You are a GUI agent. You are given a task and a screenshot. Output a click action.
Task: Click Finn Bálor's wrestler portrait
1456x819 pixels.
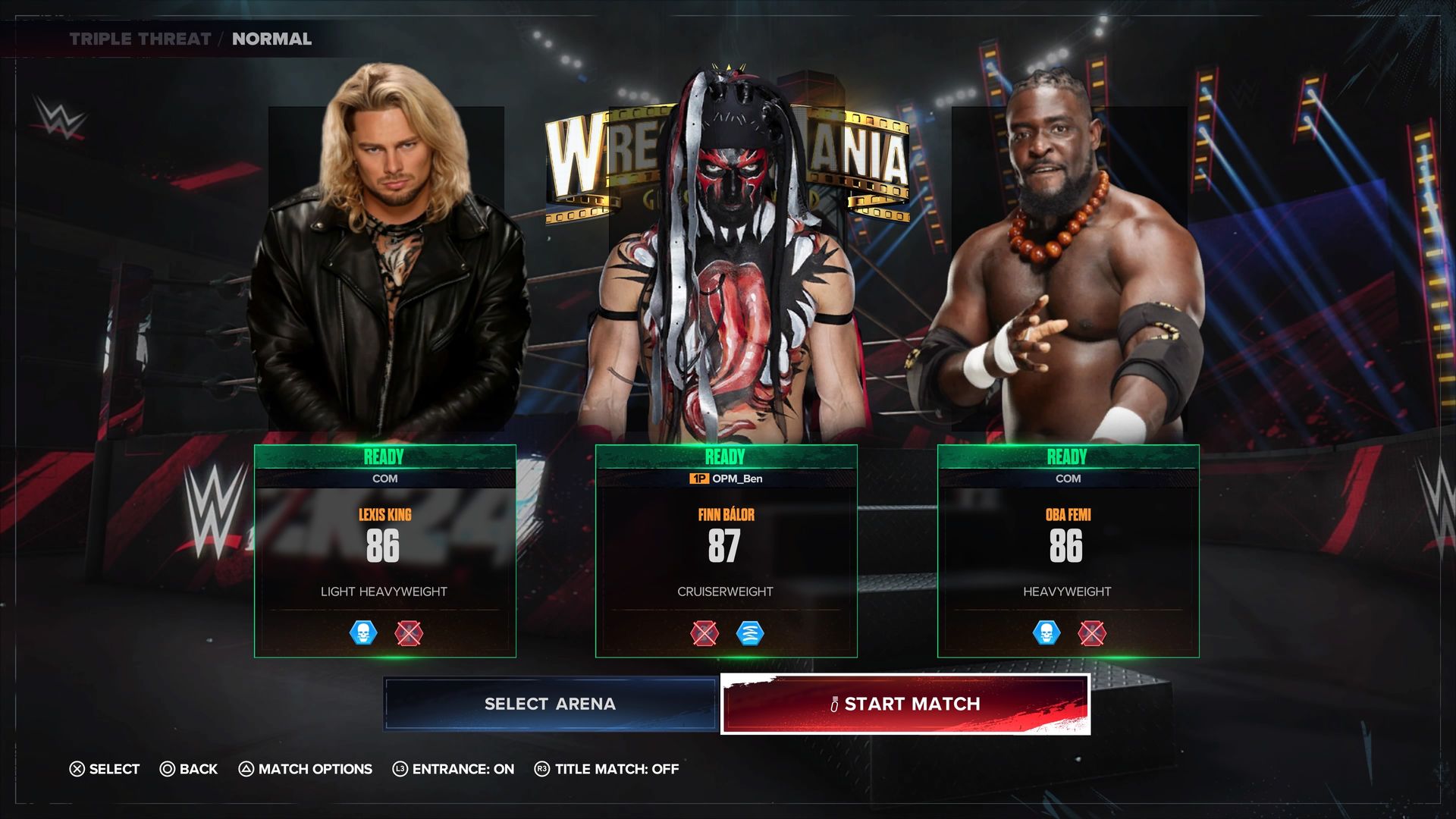(x=726, y=265)
